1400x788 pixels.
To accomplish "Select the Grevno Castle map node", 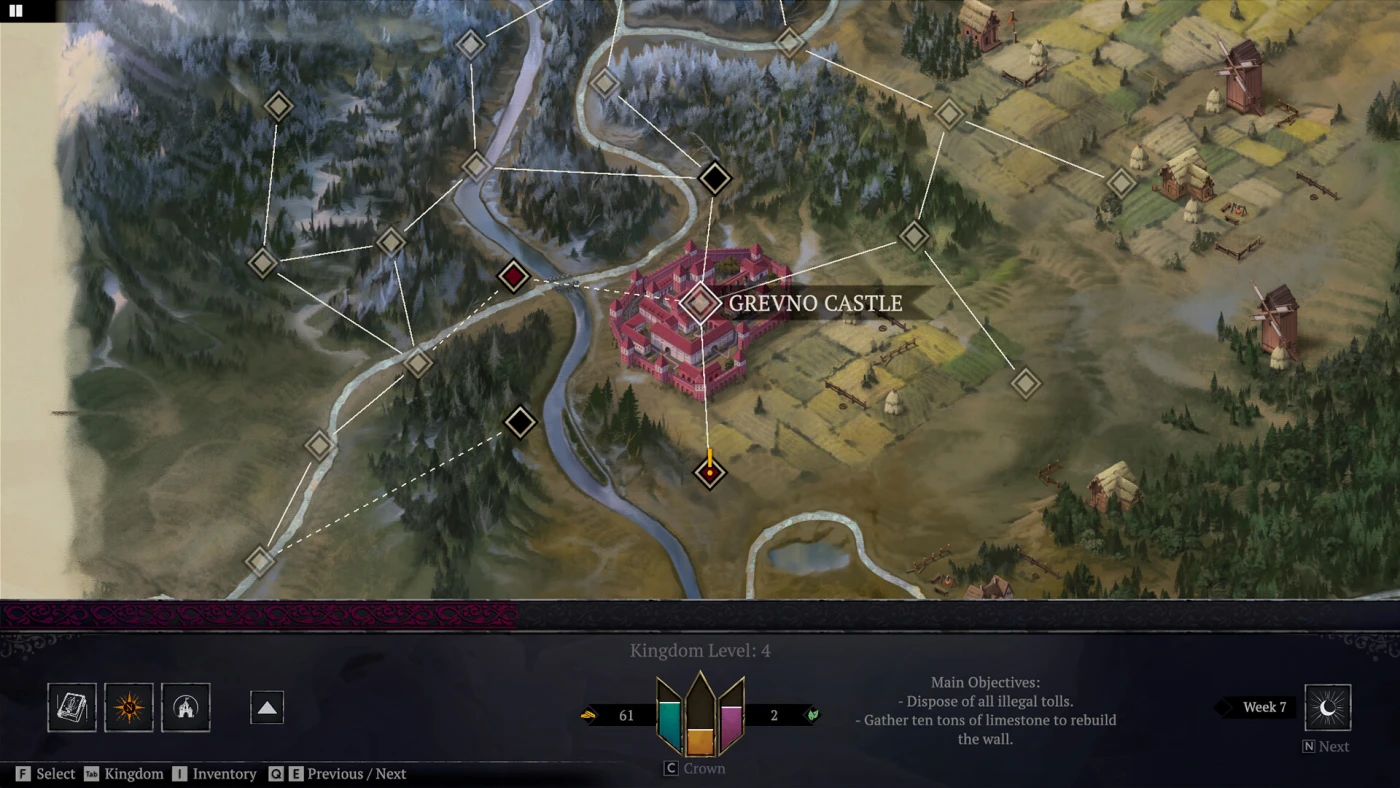I will tap(701, 303).
